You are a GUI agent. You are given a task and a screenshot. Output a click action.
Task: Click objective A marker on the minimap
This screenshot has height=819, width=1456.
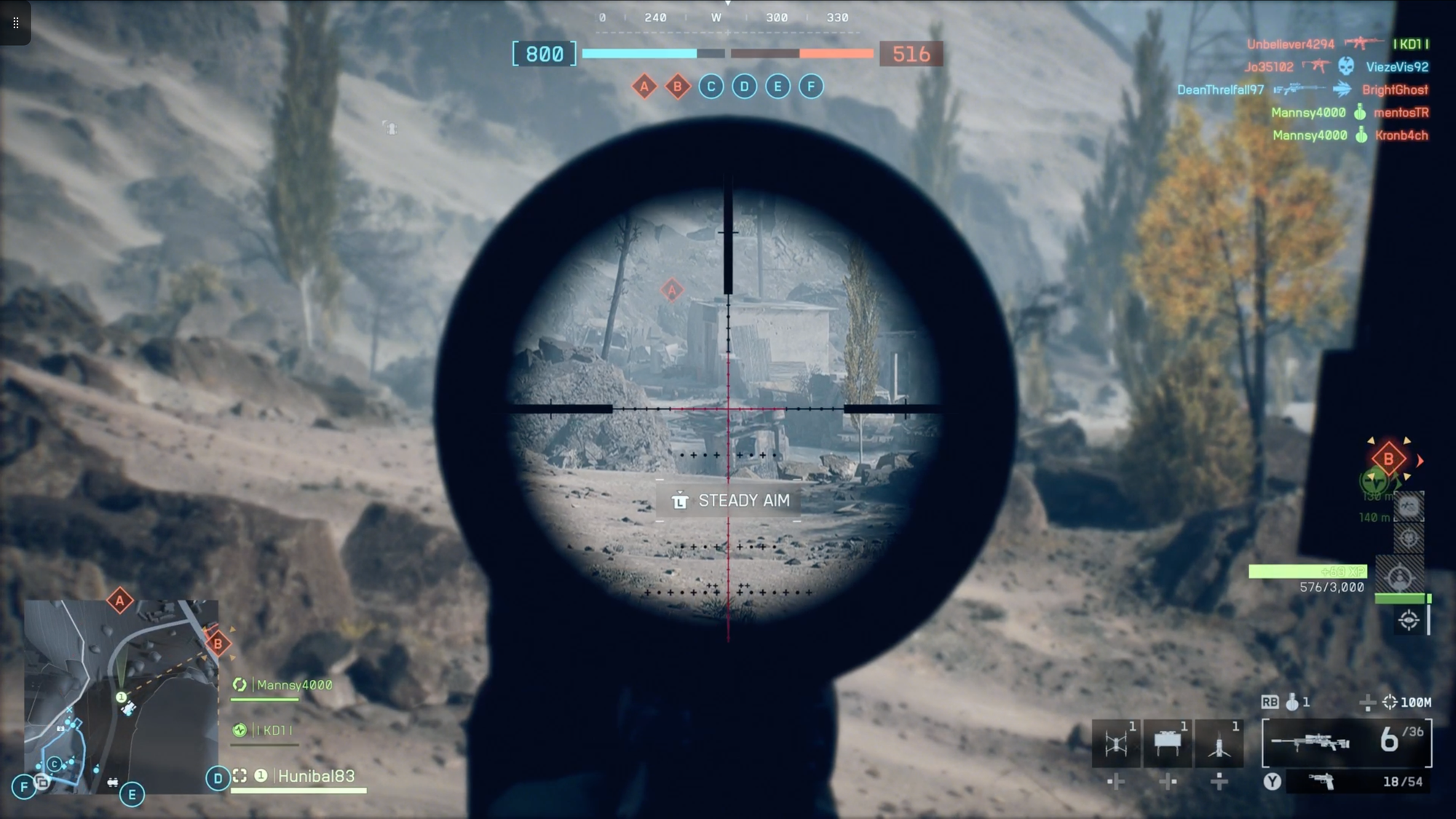[120, 601]
